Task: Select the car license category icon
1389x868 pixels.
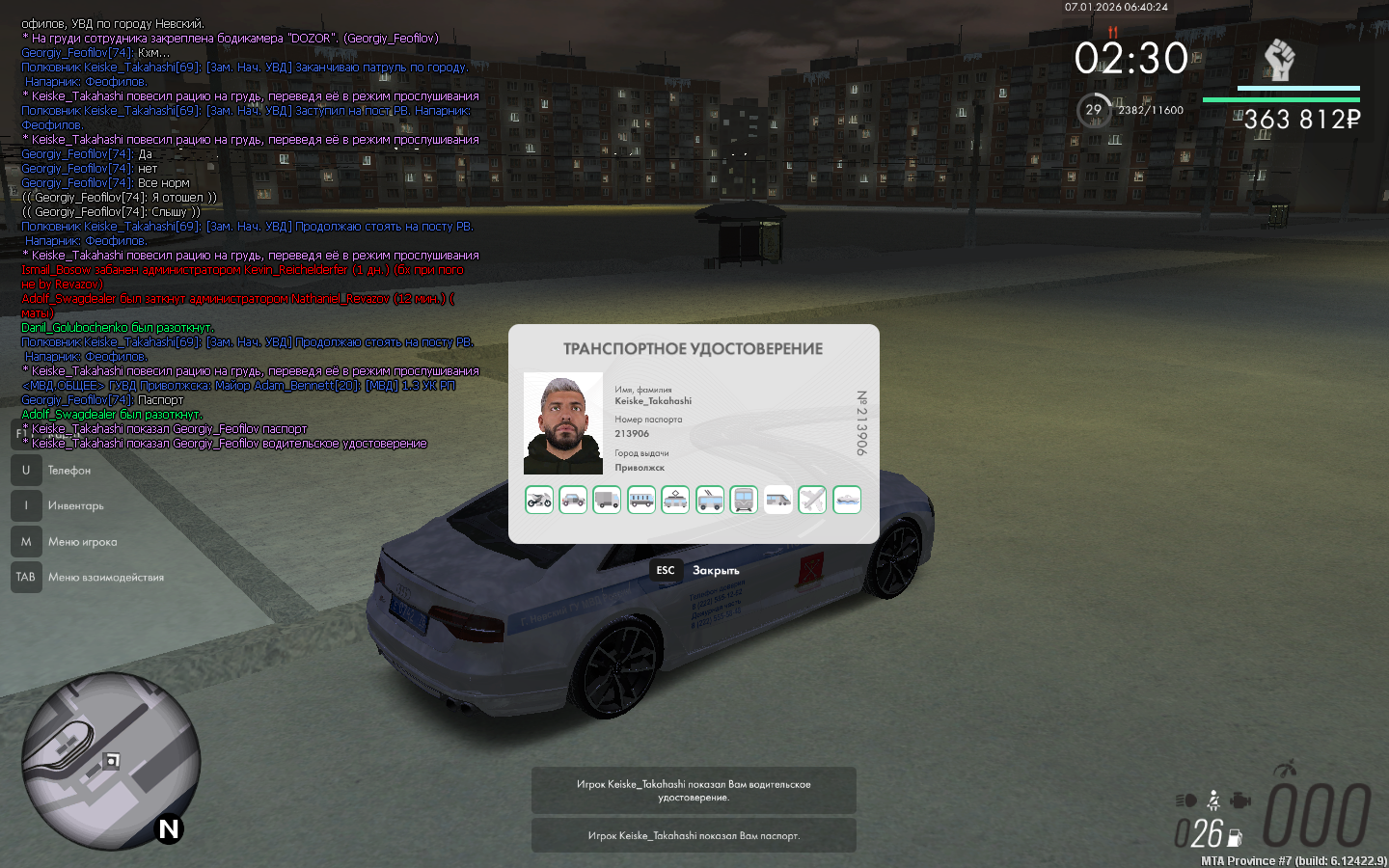Action: (573, 500)
